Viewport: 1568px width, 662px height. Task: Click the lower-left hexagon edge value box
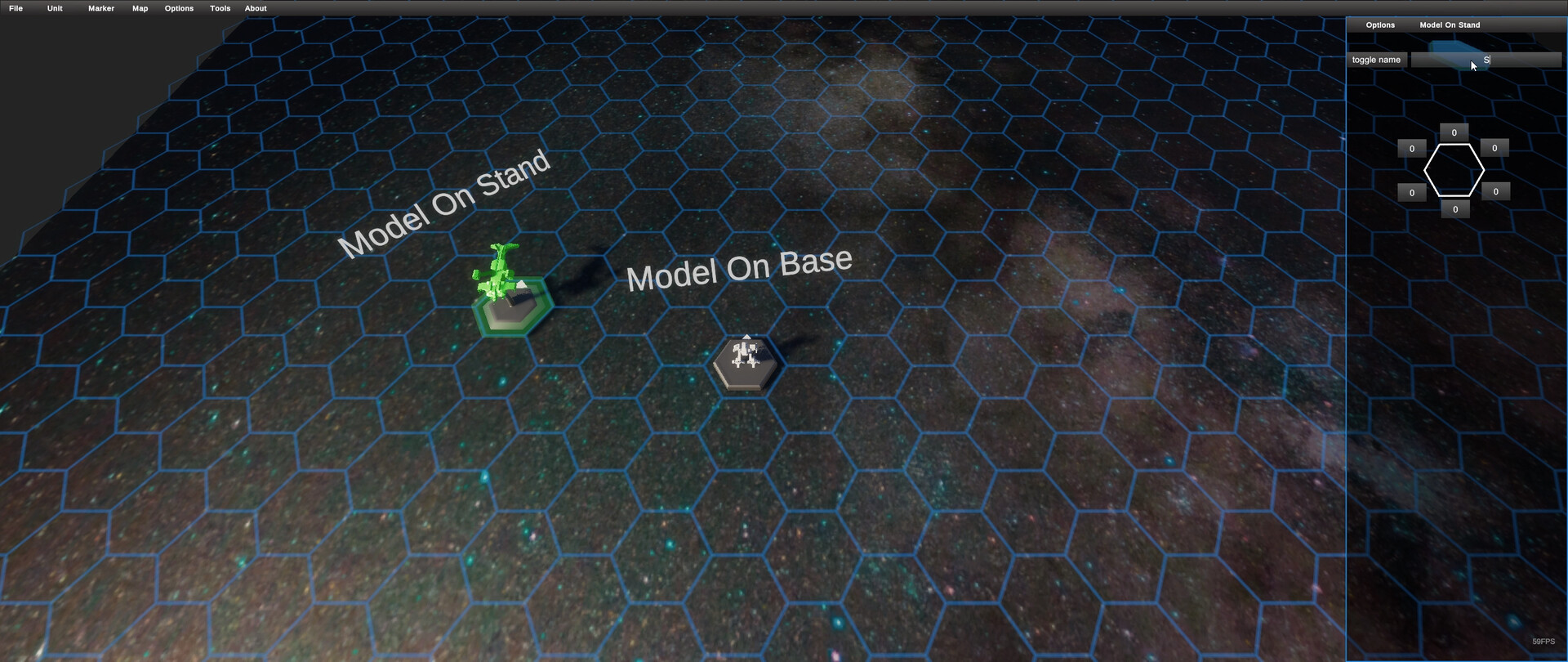tap(1412, 192)
